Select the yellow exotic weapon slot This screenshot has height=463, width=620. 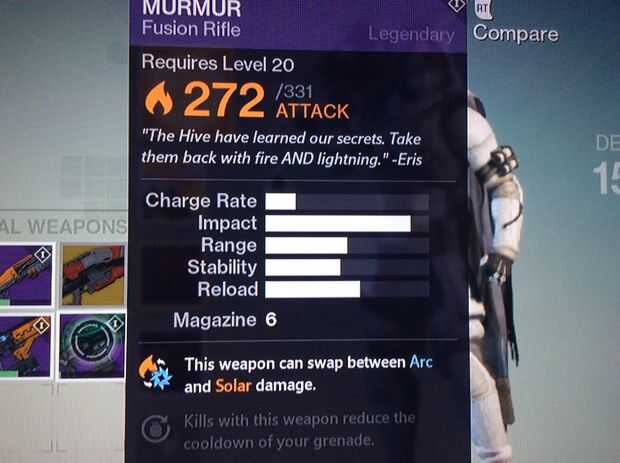point(92,274)
